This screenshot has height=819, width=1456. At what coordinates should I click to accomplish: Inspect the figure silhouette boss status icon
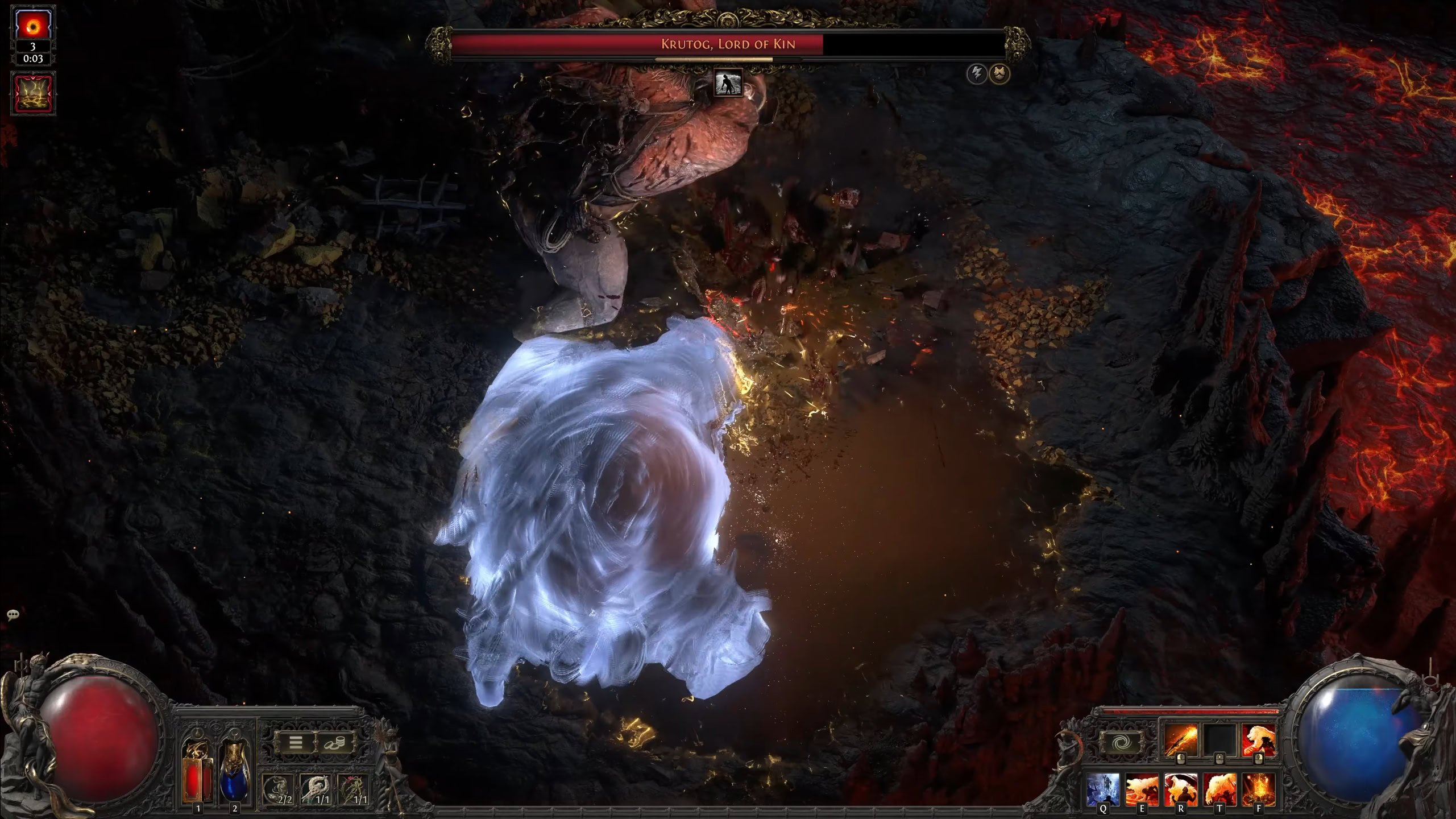(728, 84)
